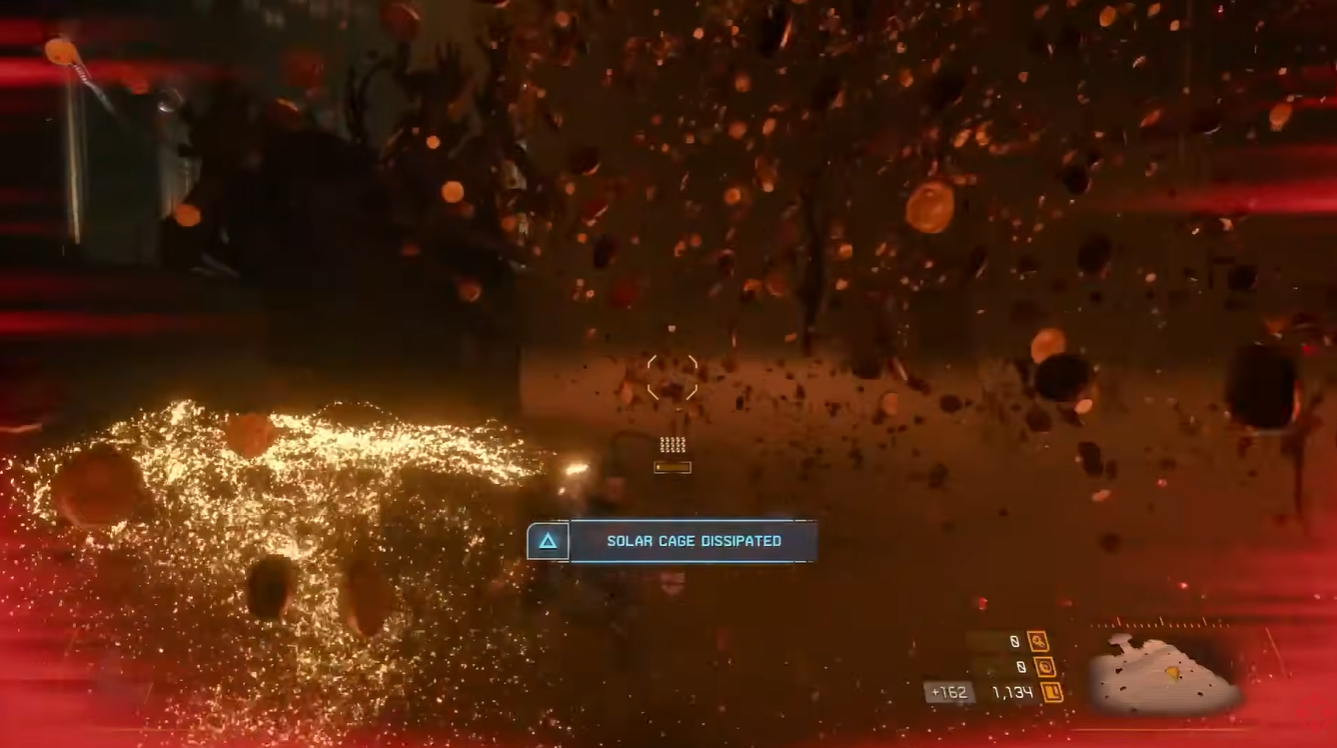Click the 1,134 requisition counter

(1013, 691)
